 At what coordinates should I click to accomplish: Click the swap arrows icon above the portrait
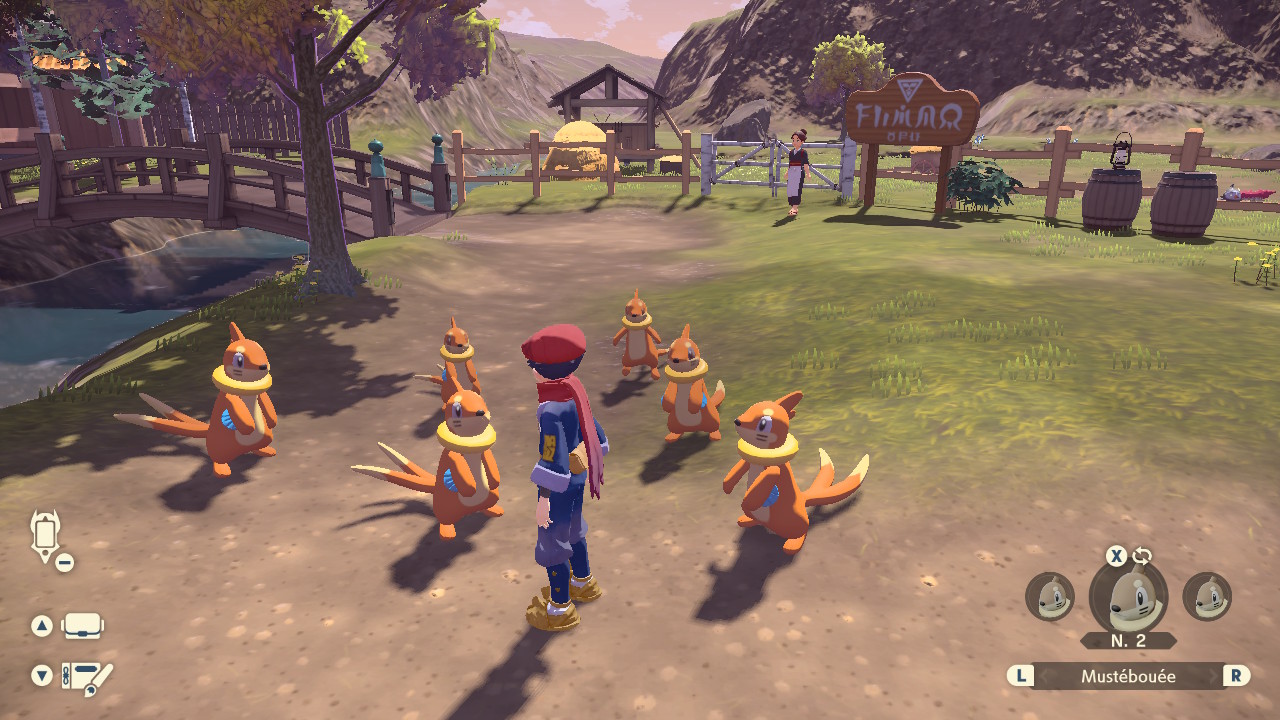[x=1142, y=556]
